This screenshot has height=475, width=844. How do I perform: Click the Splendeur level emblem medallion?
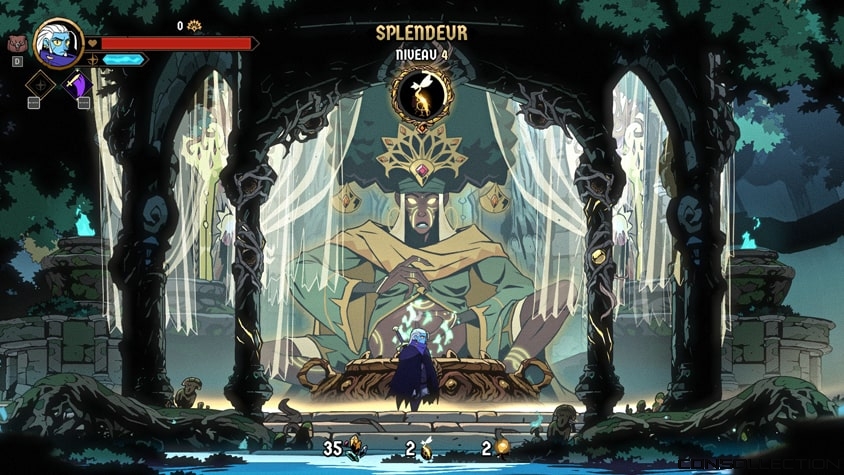pyautogui.click(x=421, y=93)
